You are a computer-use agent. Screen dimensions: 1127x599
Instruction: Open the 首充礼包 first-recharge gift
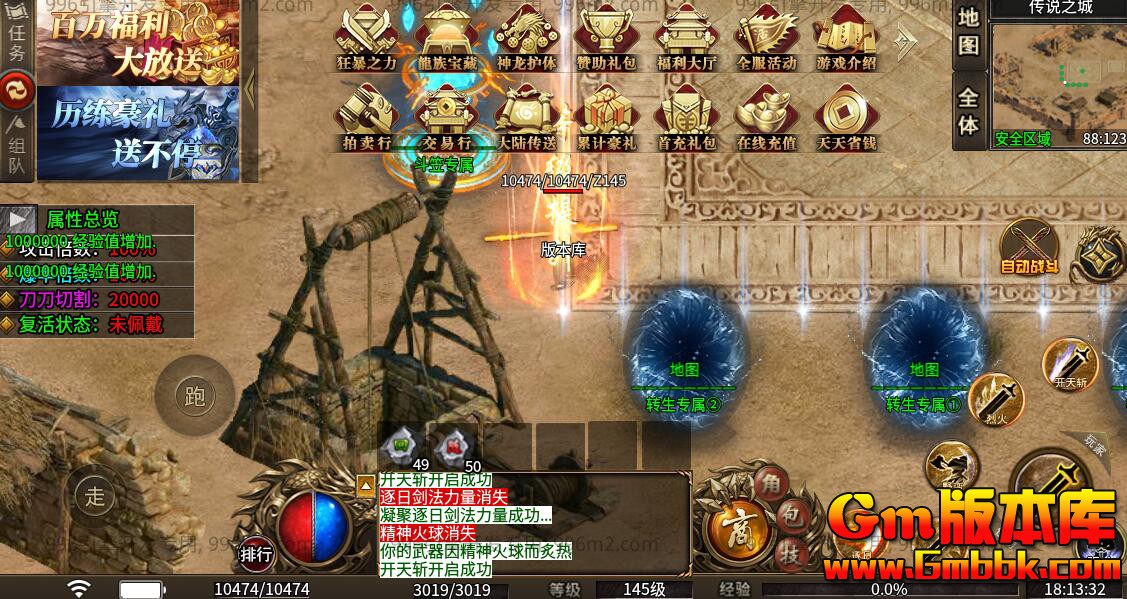687,114
